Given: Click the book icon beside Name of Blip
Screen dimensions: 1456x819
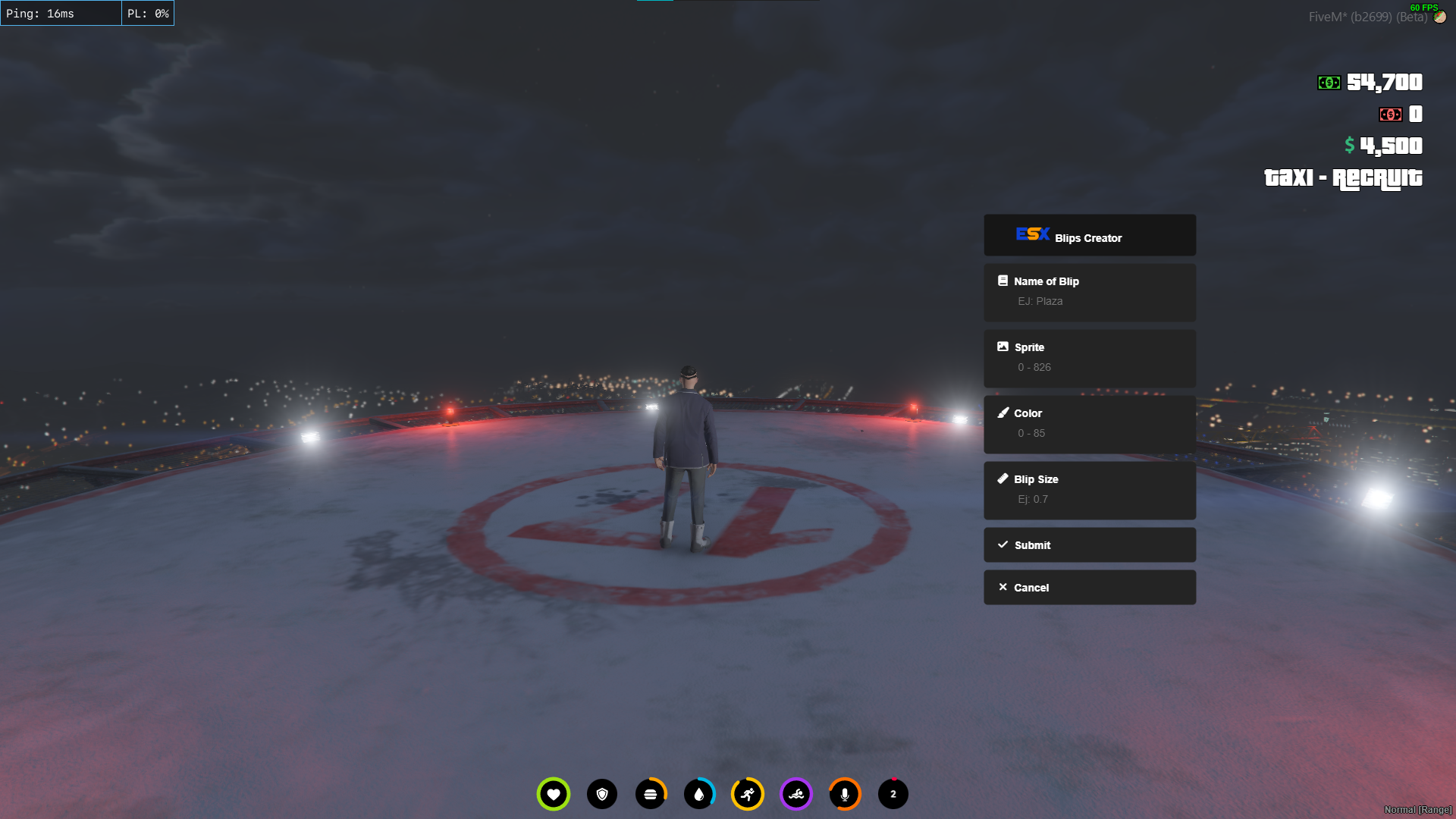Looking at the screenshot, I should 1003,281.
